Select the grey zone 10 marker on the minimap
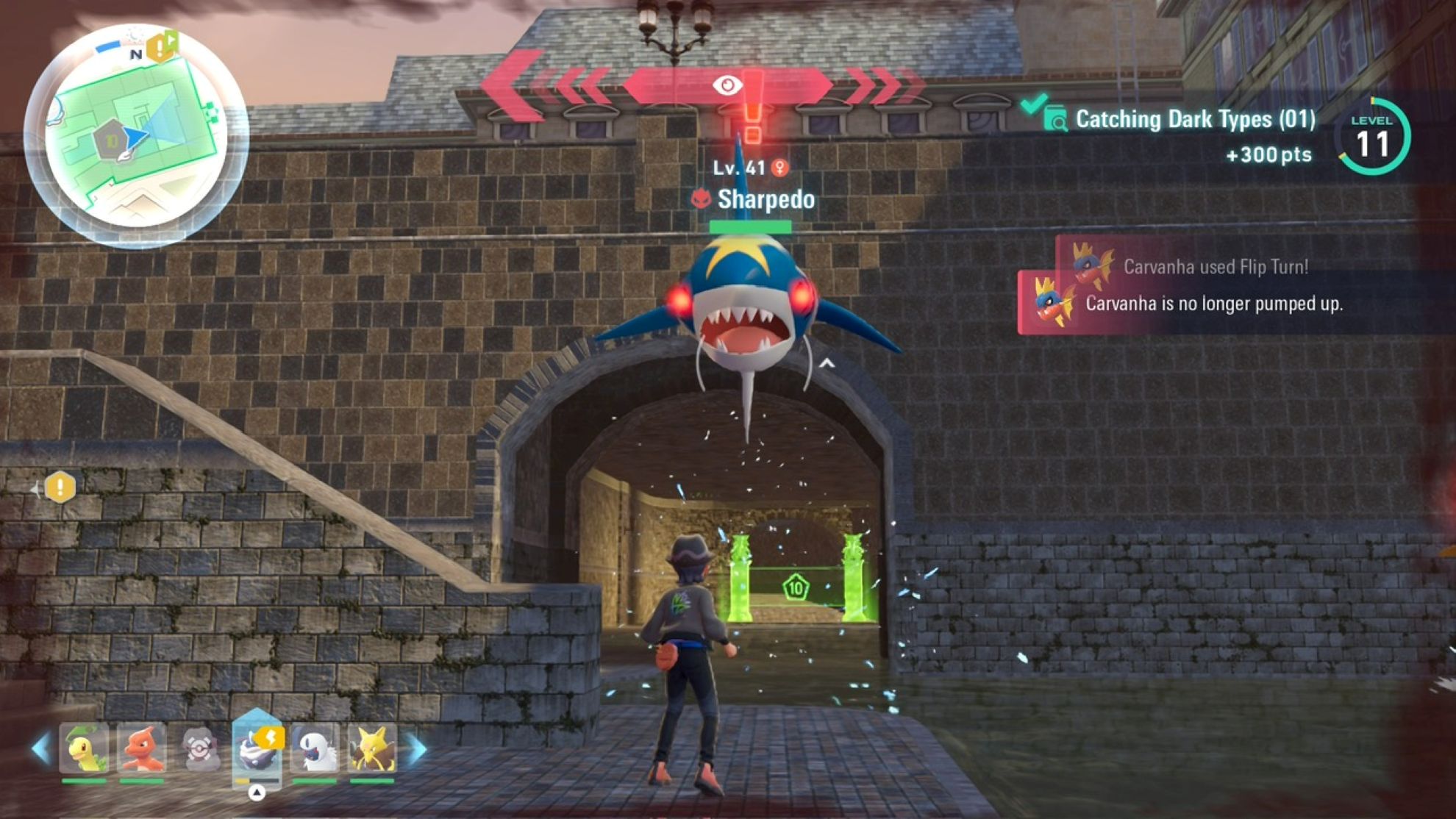This screenshot has height=819, width=1456. coord(111,140)
